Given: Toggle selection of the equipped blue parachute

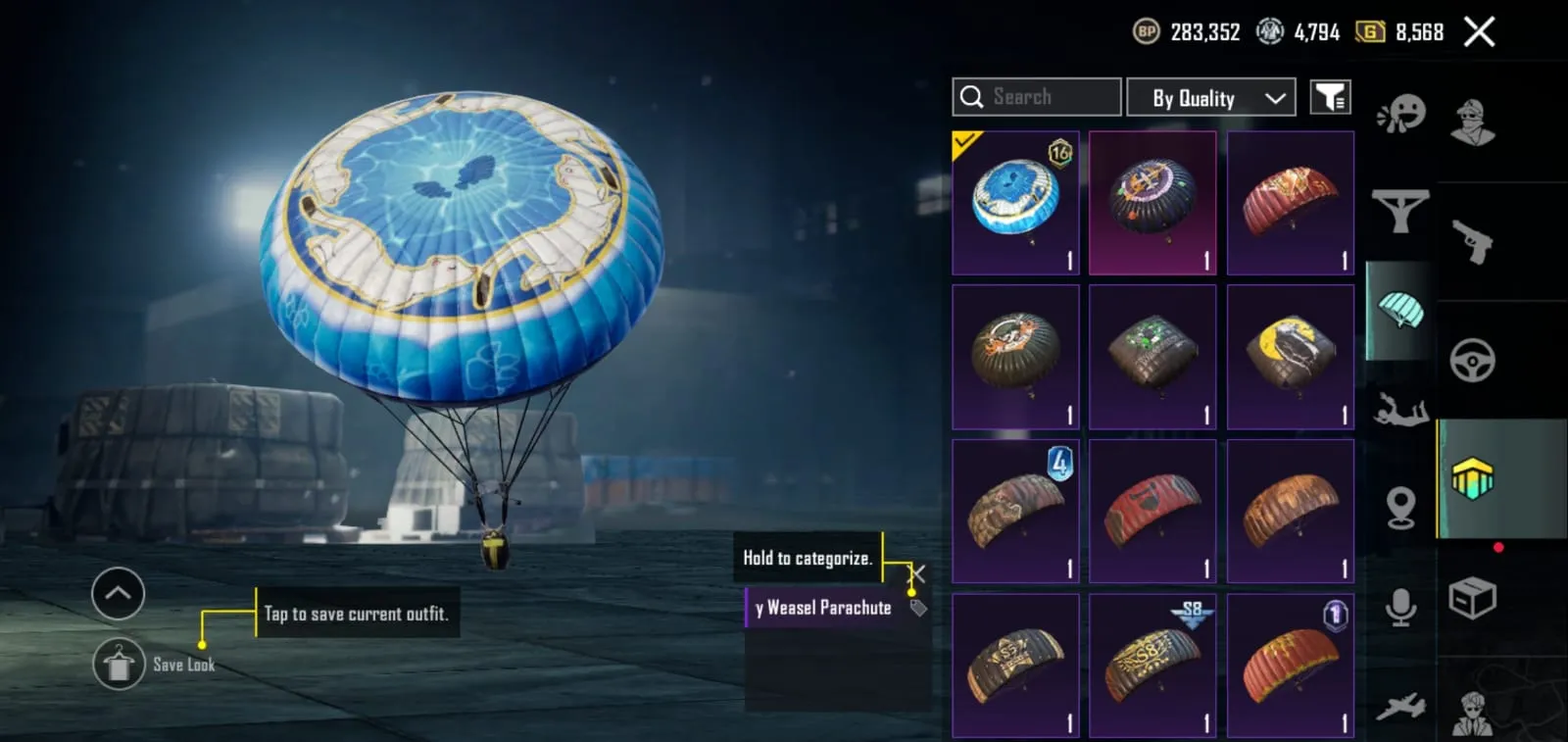Looking at the screenshot, I should click(x=1015, y=202).
